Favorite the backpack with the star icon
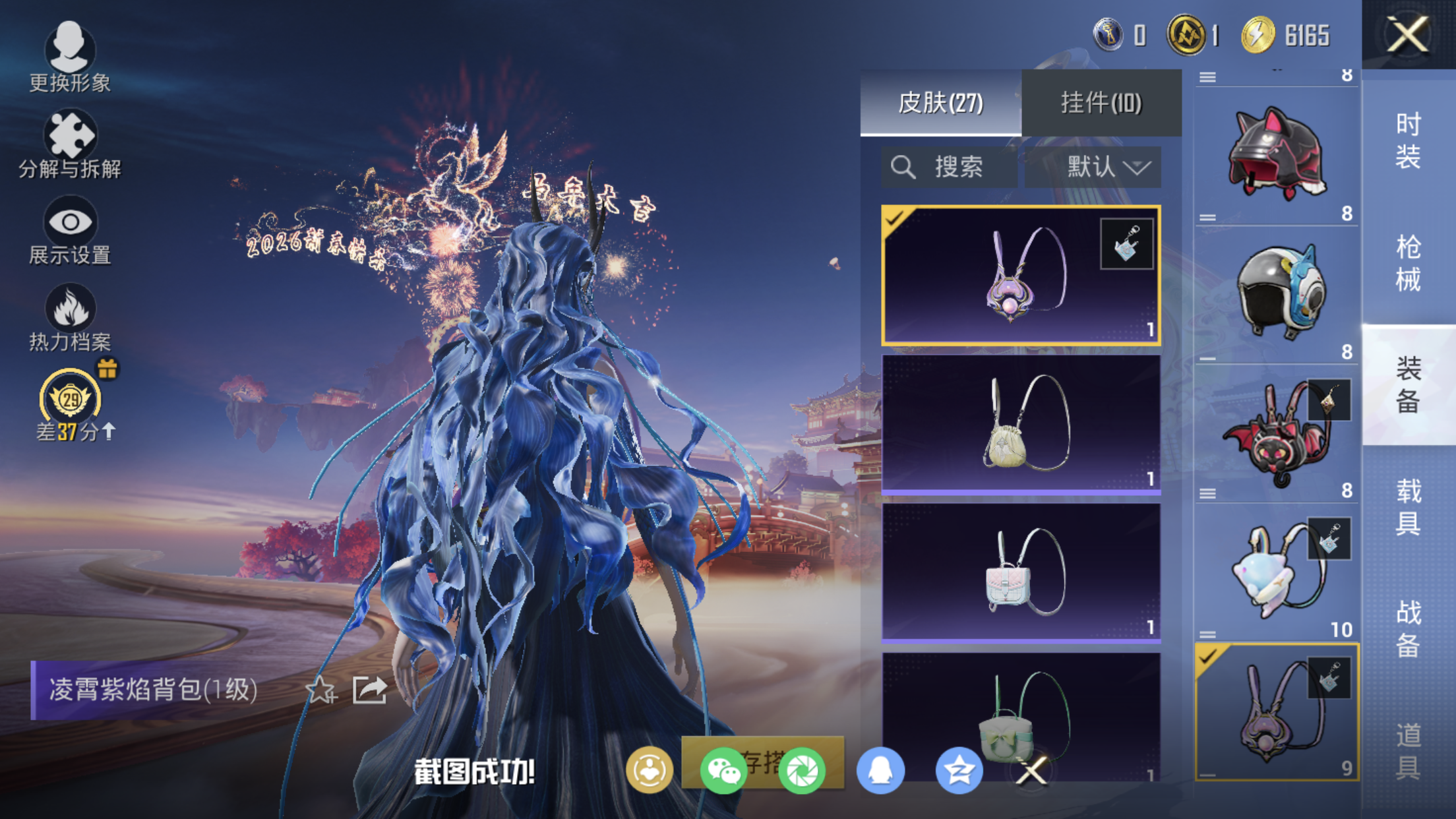Image resolution: width=1456 pixels, height=819 pixels. [320, 690]
